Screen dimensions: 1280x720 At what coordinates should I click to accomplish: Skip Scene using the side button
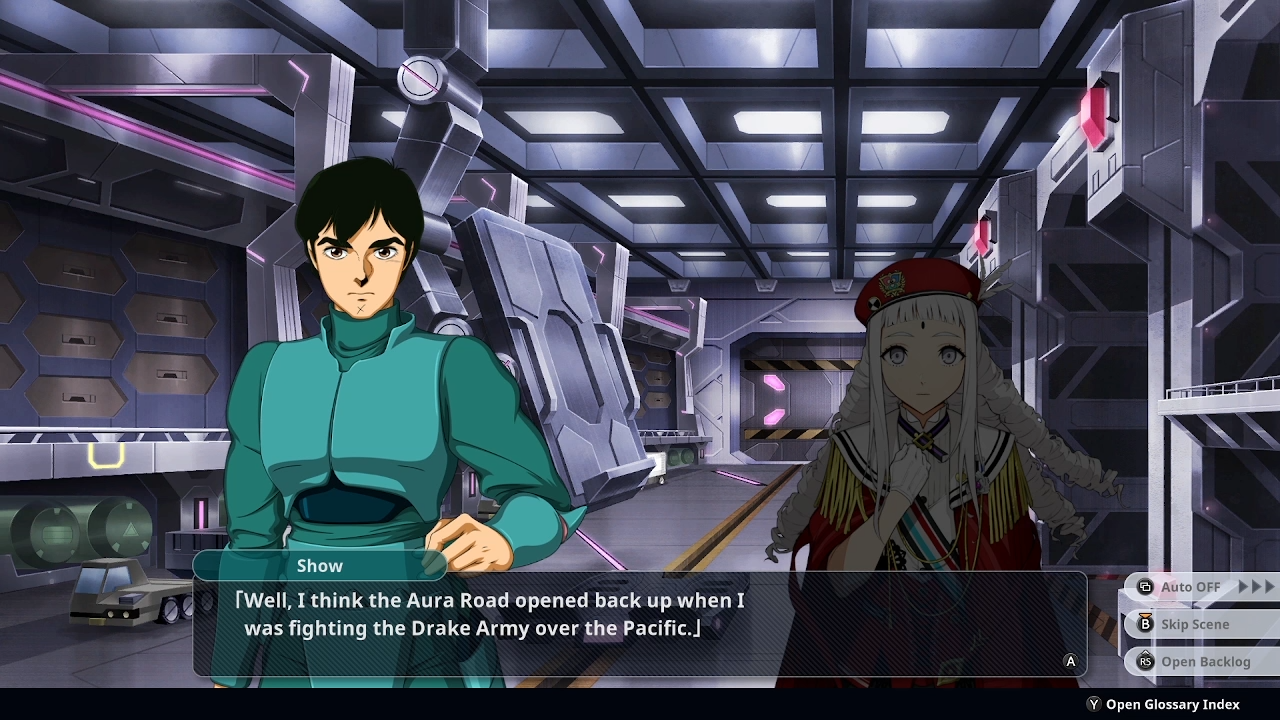[x=1194, y=624]
